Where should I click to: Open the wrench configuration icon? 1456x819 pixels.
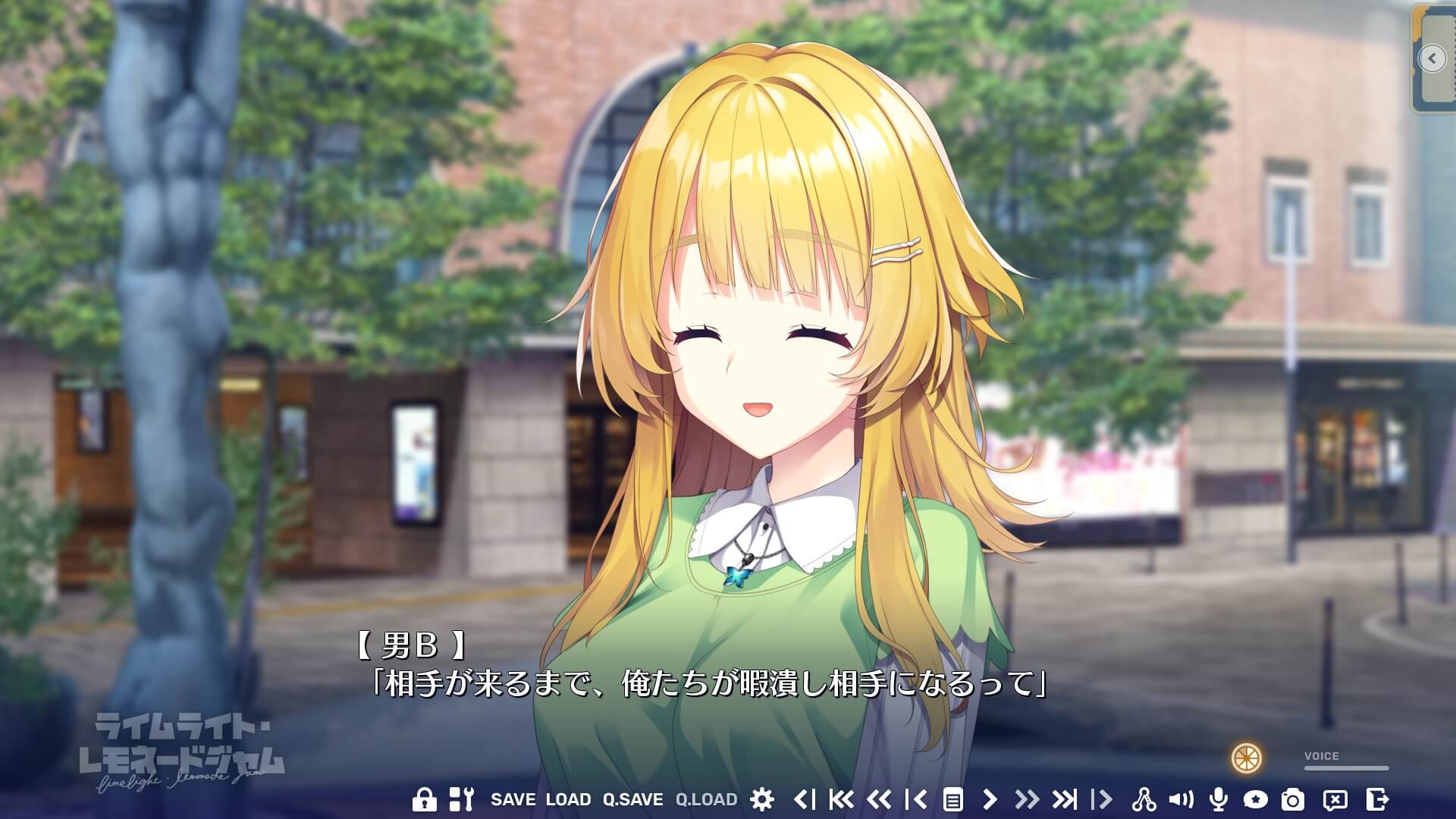(x=461, y=799)
